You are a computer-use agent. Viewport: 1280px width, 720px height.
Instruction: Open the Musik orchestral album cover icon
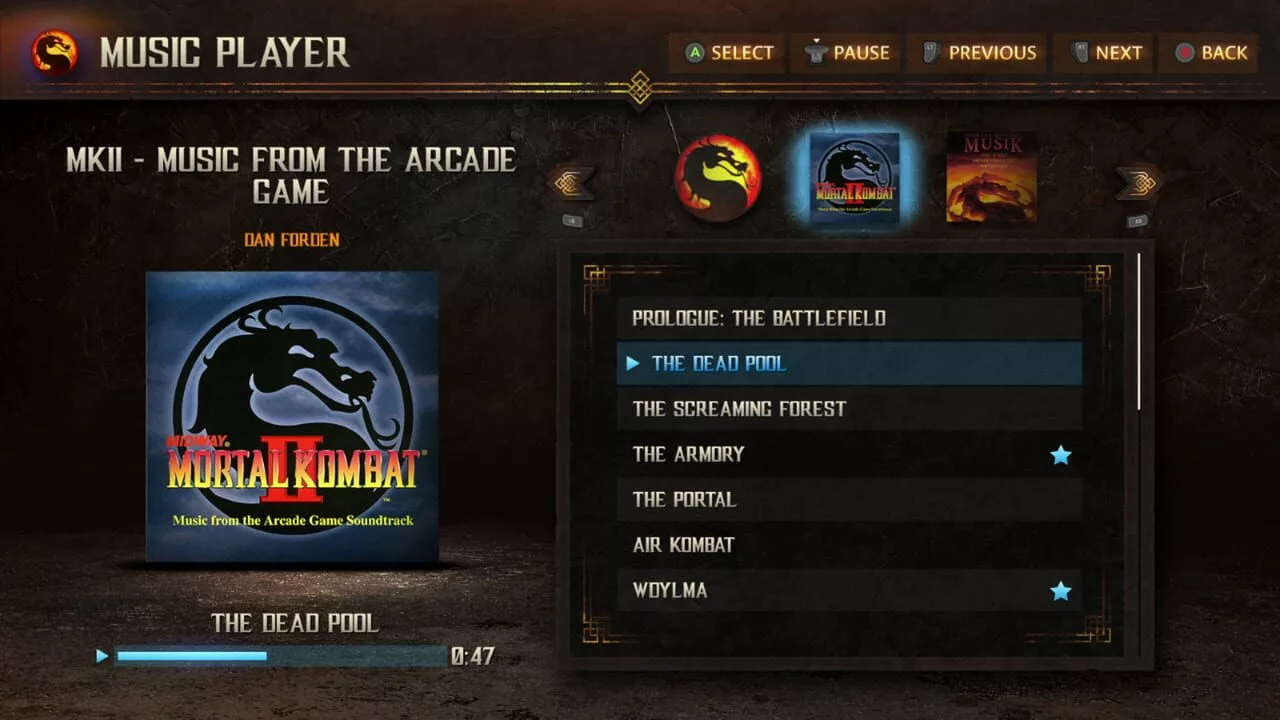click(992, 177)
